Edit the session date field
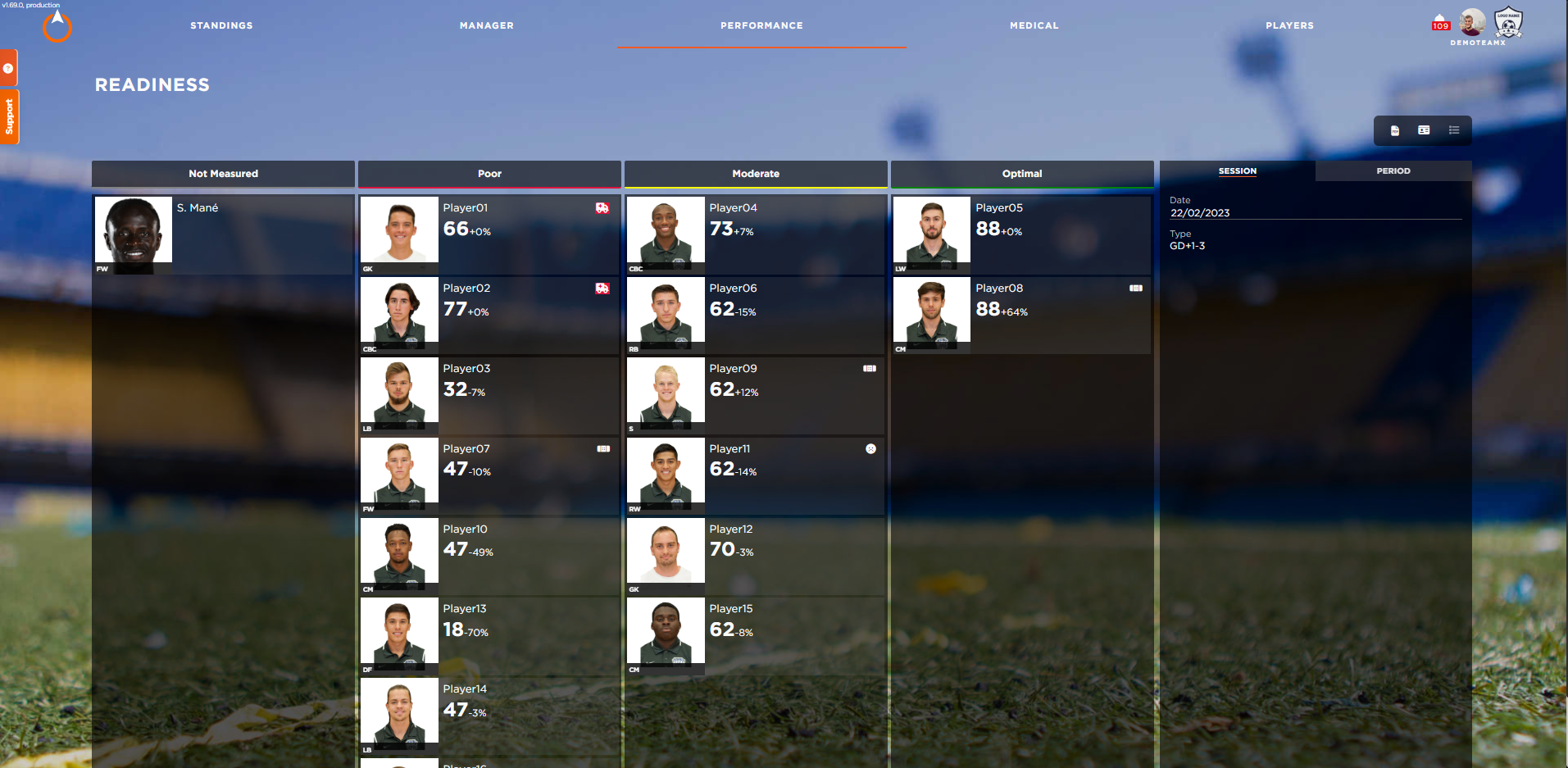 tap(1314, 213)
